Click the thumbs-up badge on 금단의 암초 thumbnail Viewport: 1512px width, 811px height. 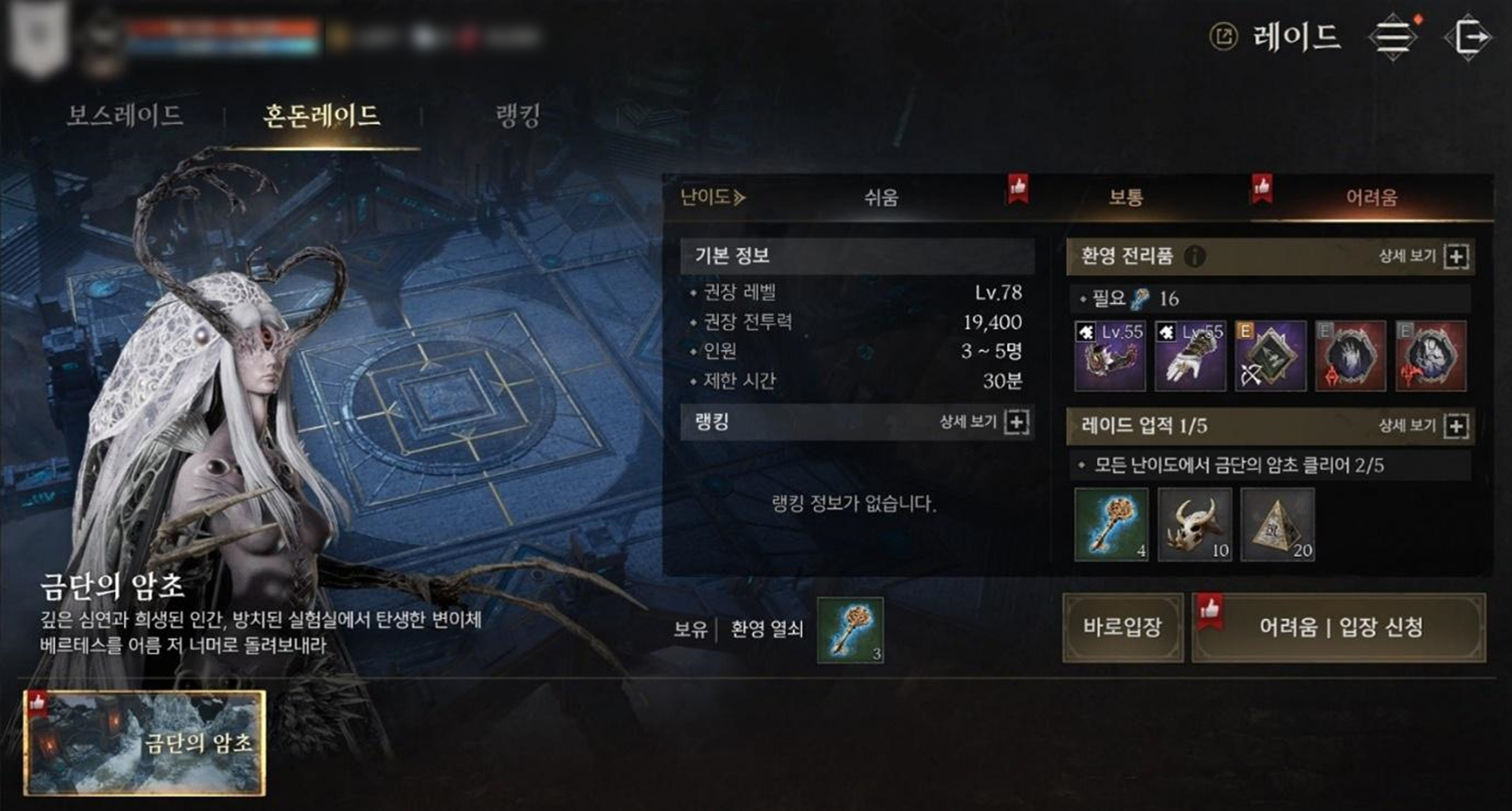click(37, 704)
